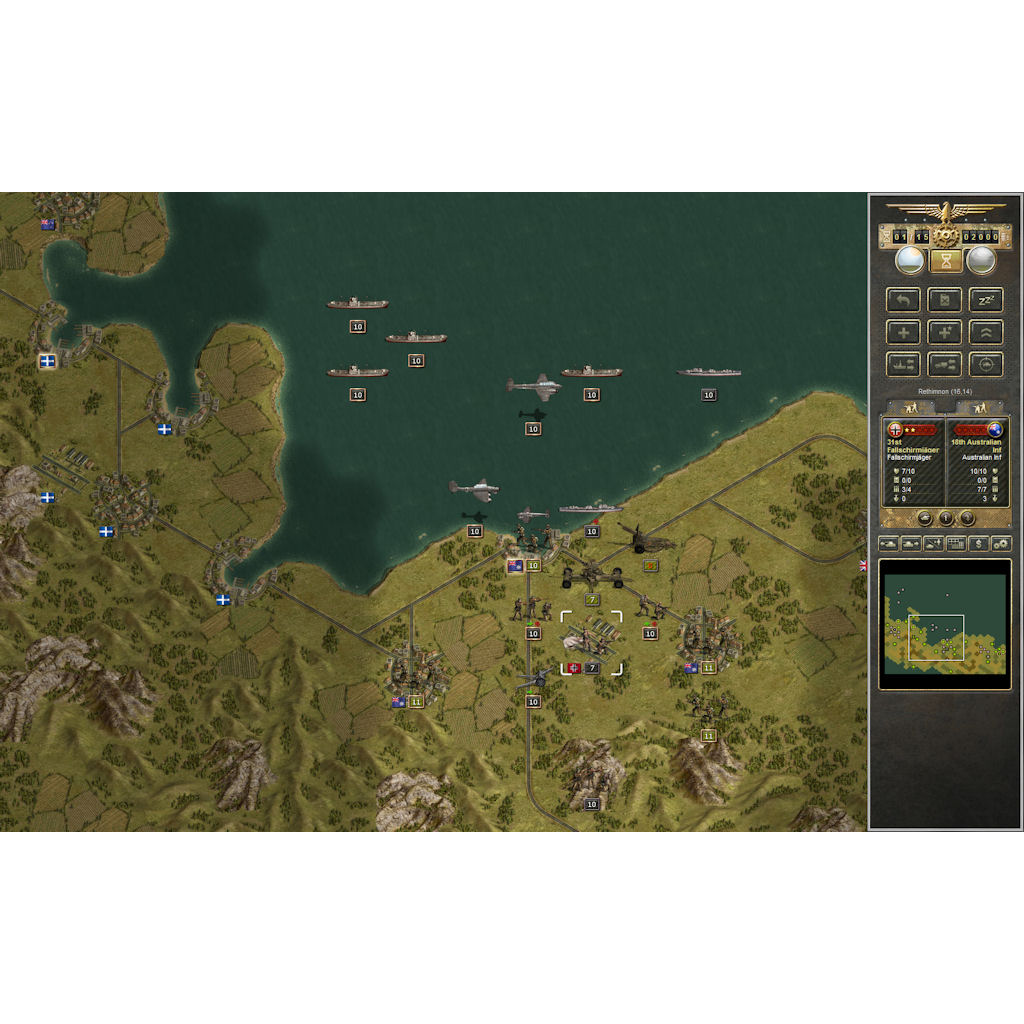Reinforce the unit with the plus button

tap(903, 332)
